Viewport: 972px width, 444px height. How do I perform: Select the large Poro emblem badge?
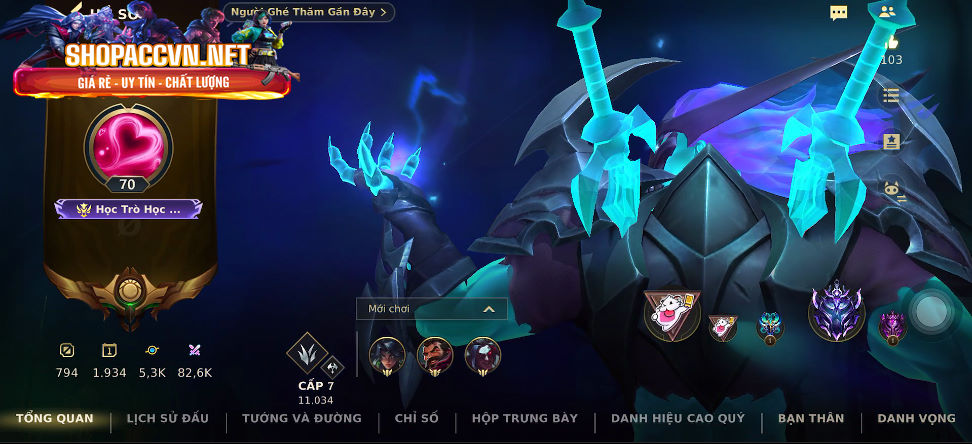671,315
